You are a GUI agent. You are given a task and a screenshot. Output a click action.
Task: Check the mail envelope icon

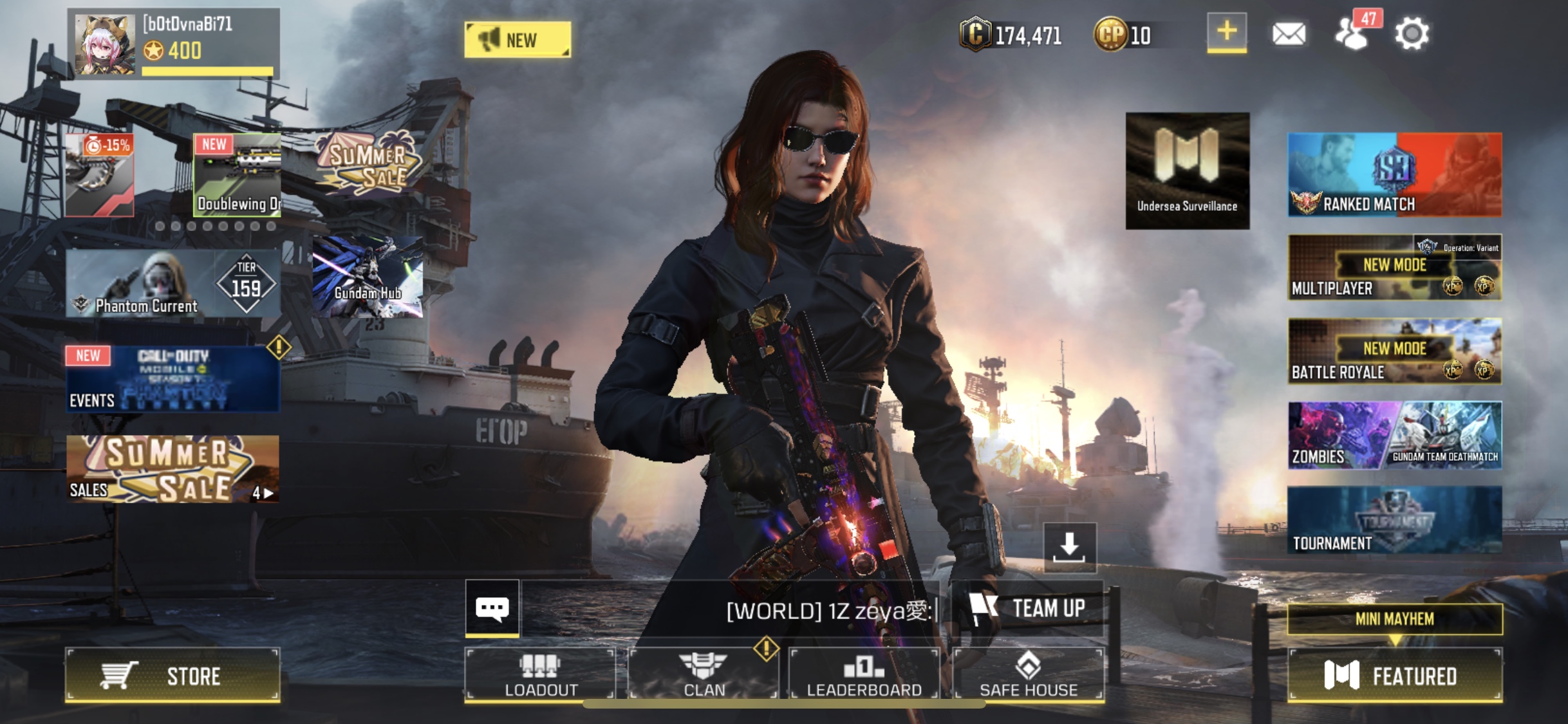point(1289,33)
